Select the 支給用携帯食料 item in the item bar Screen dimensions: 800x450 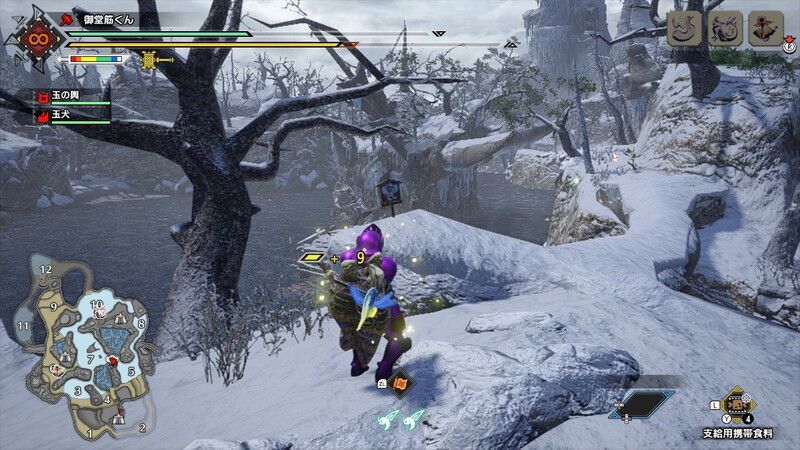click(x=739, y=407)
